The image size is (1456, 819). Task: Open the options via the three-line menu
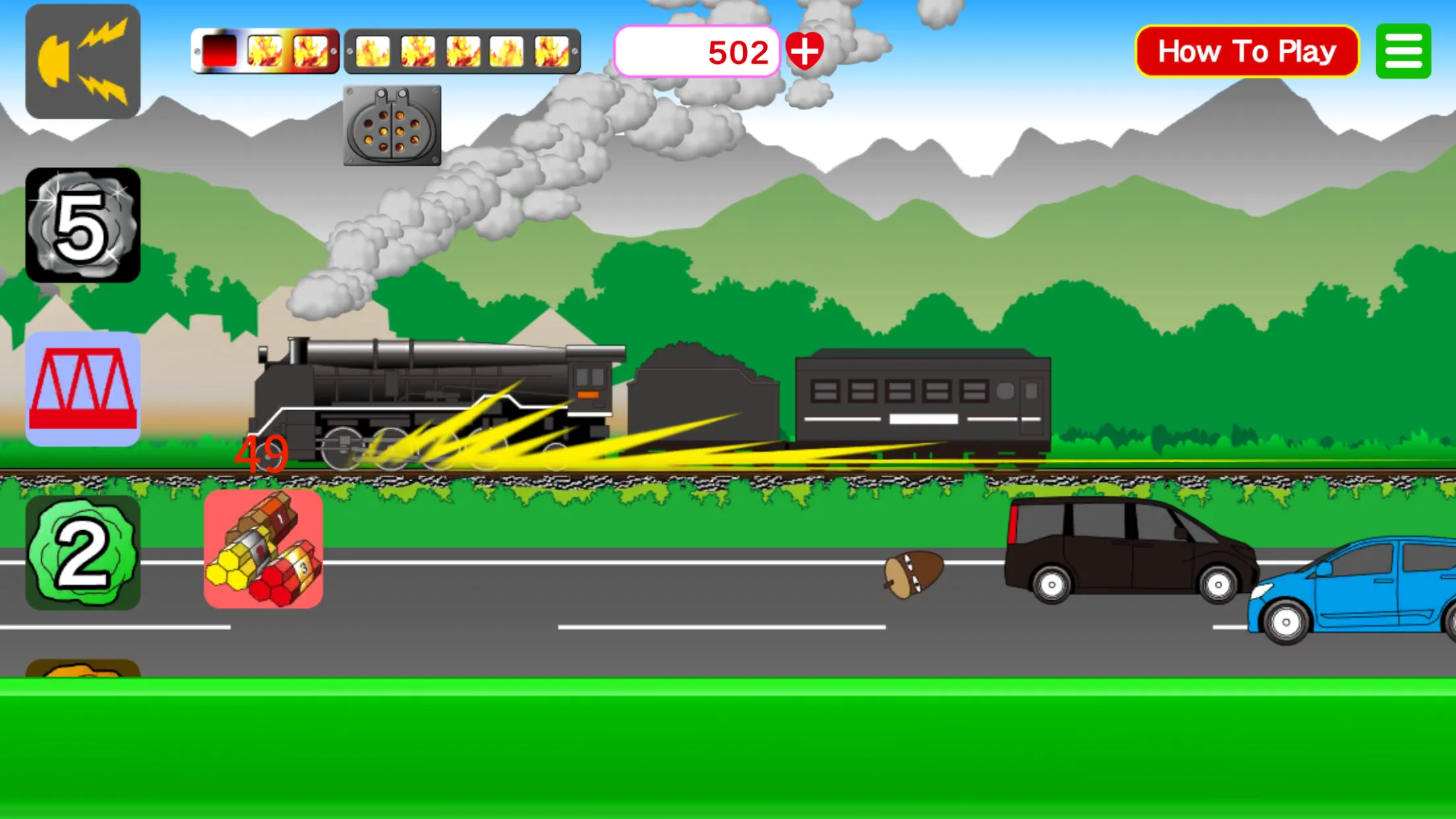pos(1403,51)
